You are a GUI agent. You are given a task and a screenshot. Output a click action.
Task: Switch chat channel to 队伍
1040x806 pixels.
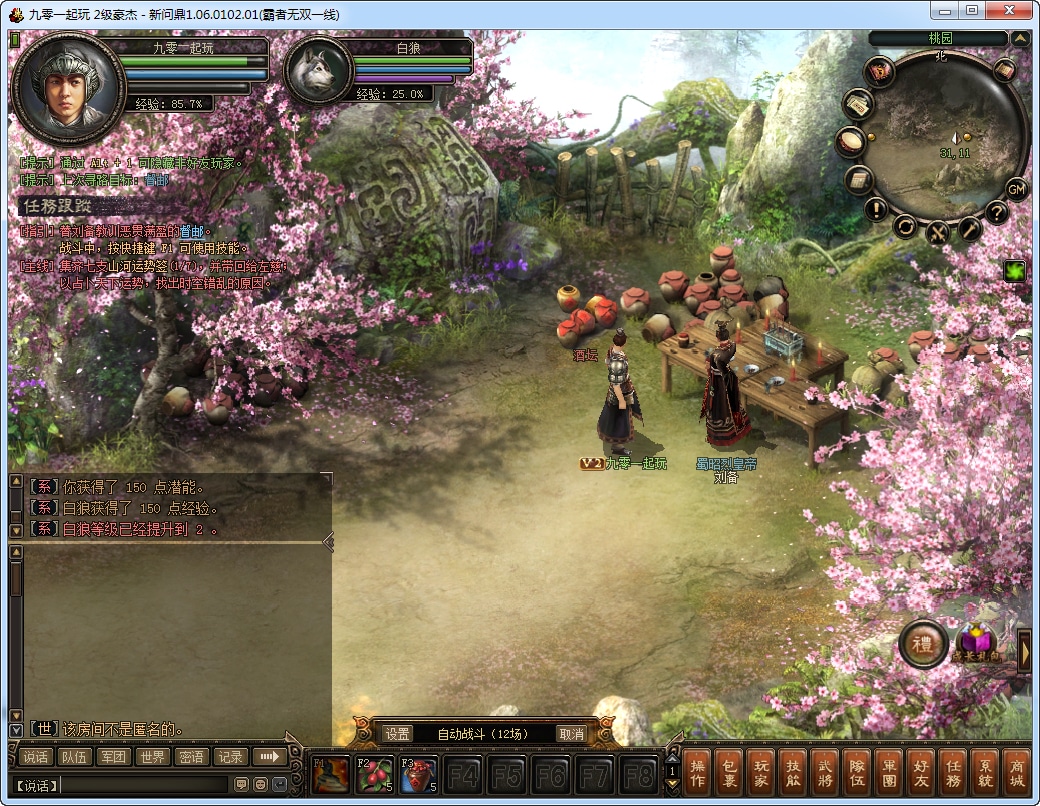(75, 757)
